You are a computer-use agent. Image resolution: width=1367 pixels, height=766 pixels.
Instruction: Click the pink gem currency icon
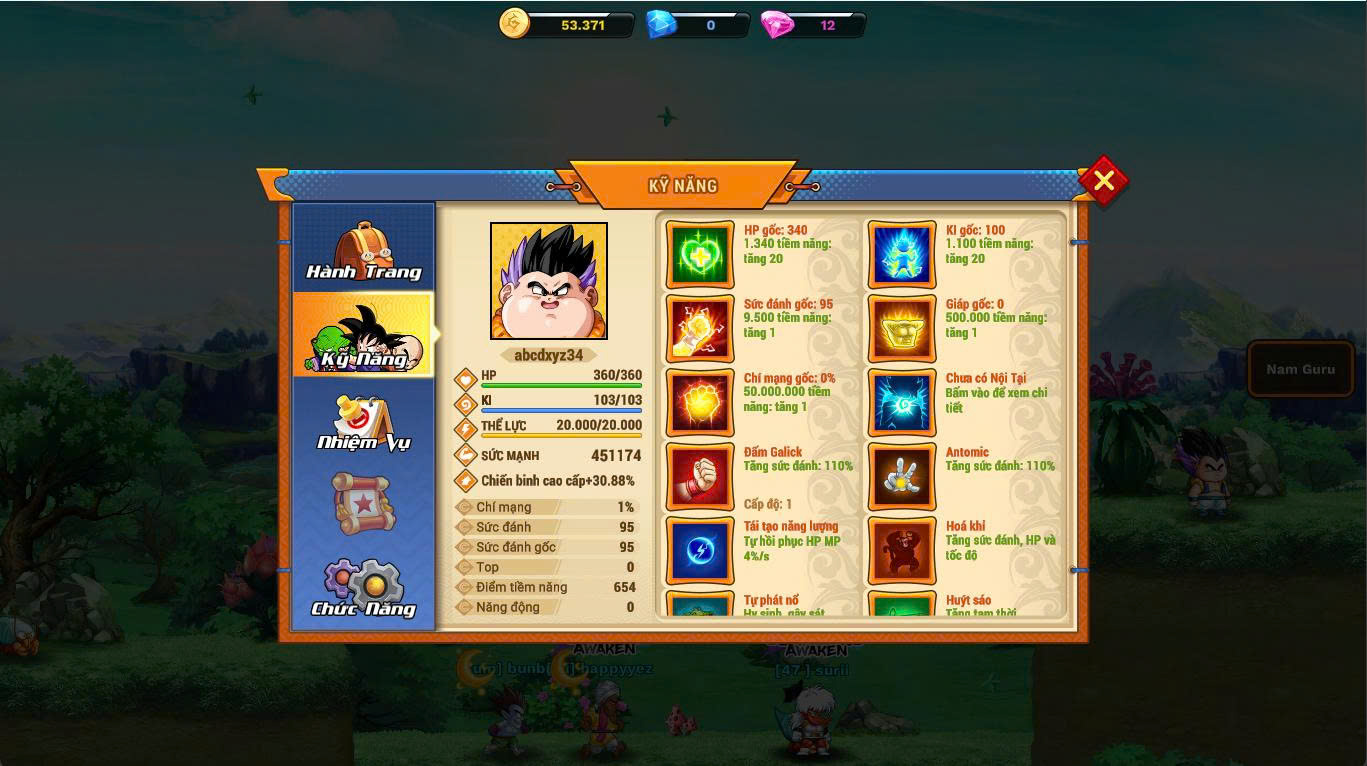point(777,24)
